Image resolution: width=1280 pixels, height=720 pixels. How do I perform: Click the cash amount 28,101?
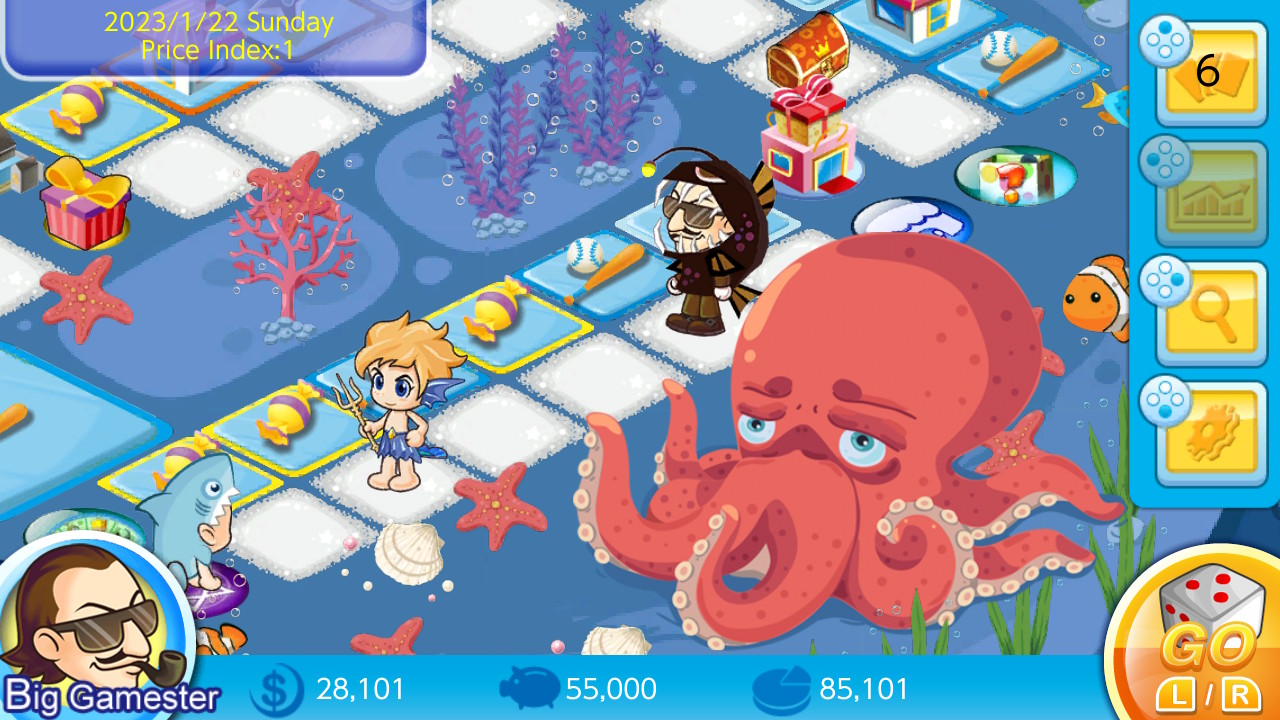(x=360, y=689)
